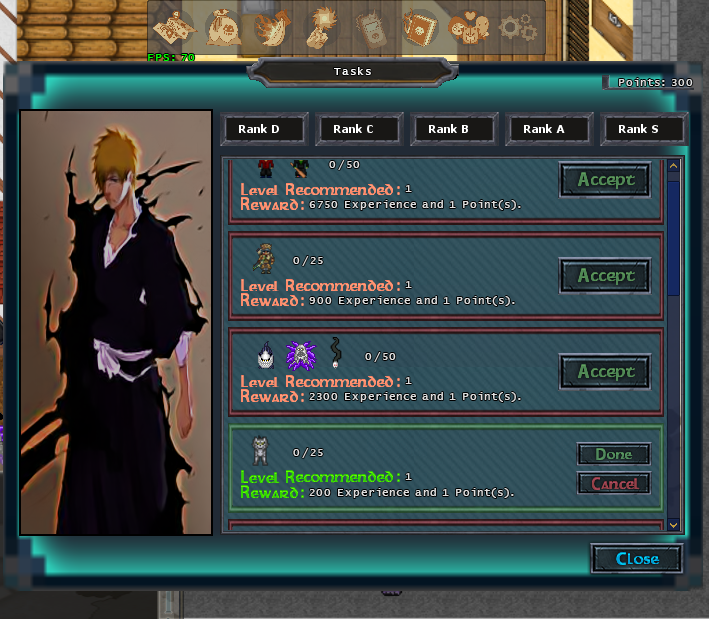Click Done on the 200 Experience task
The height and width of the screenshot is (619, 709).
point(613,454)
